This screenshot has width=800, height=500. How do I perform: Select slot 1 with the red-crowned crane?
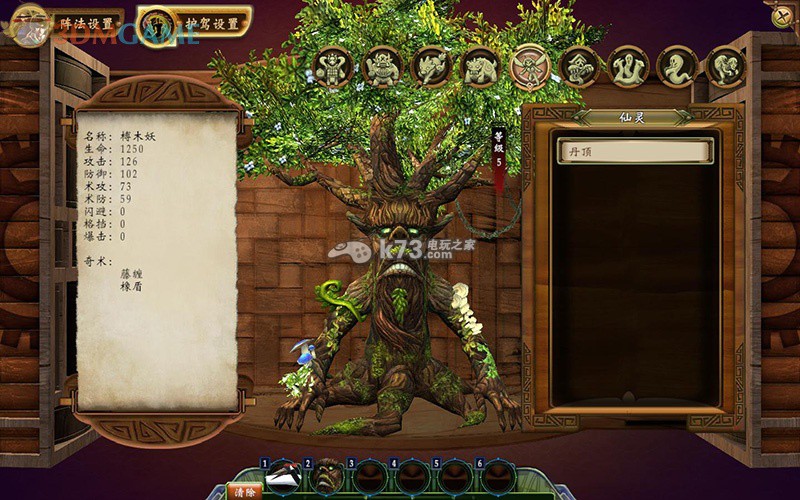[x=284, y=477]
